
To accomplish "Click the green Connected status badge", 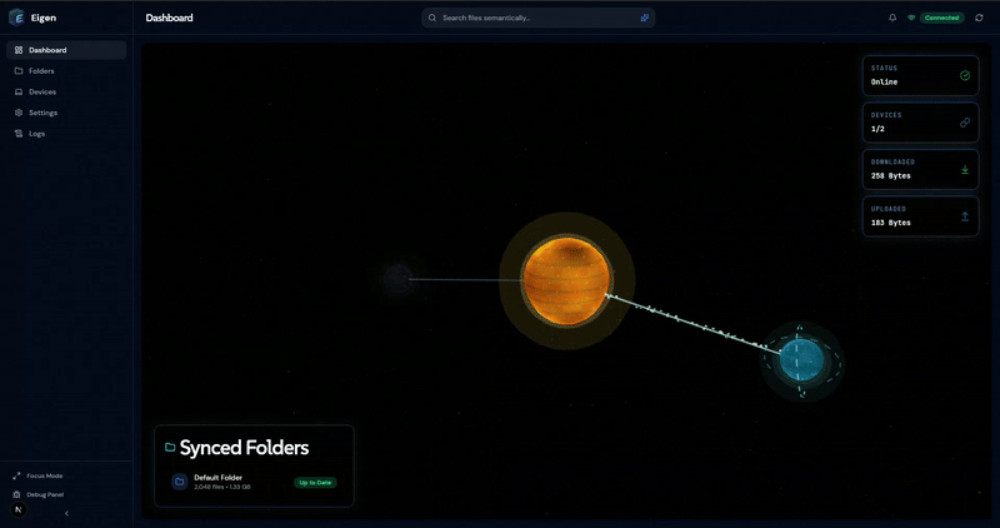I will (x=941, y=18).
